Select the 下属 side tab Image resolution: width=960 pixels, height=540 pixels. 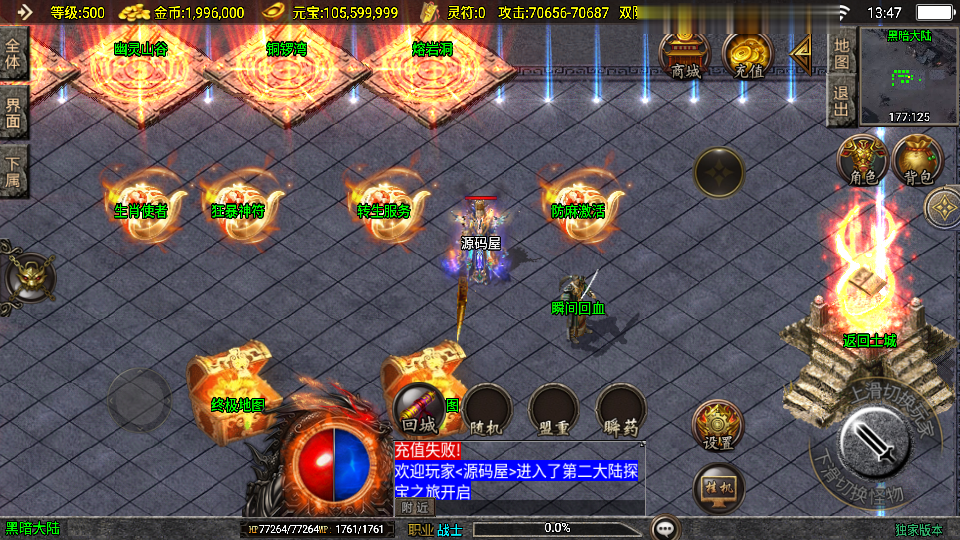[13, 171]
